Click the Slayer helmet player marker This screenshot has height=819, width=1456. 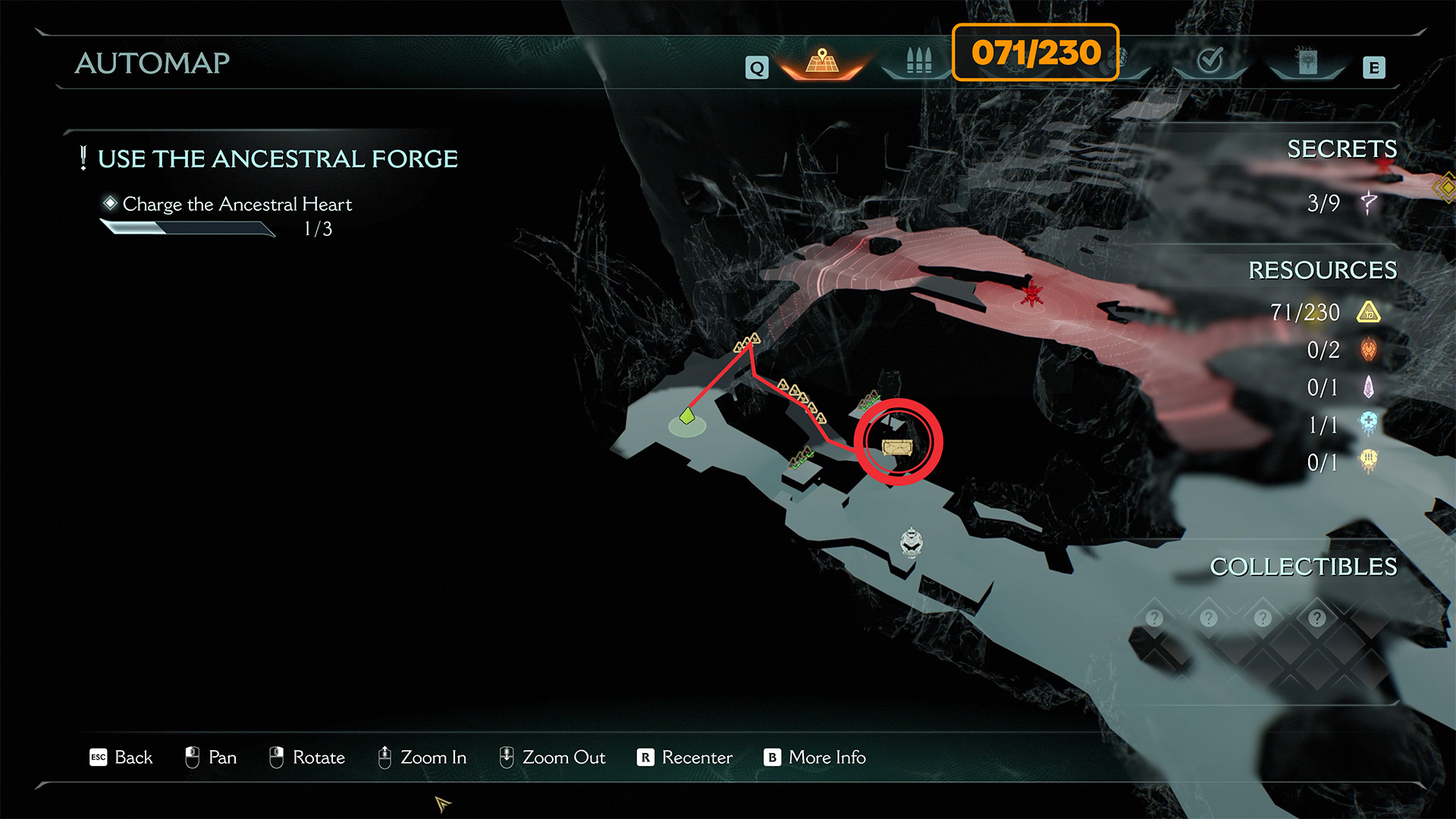[x=911, y=542]
